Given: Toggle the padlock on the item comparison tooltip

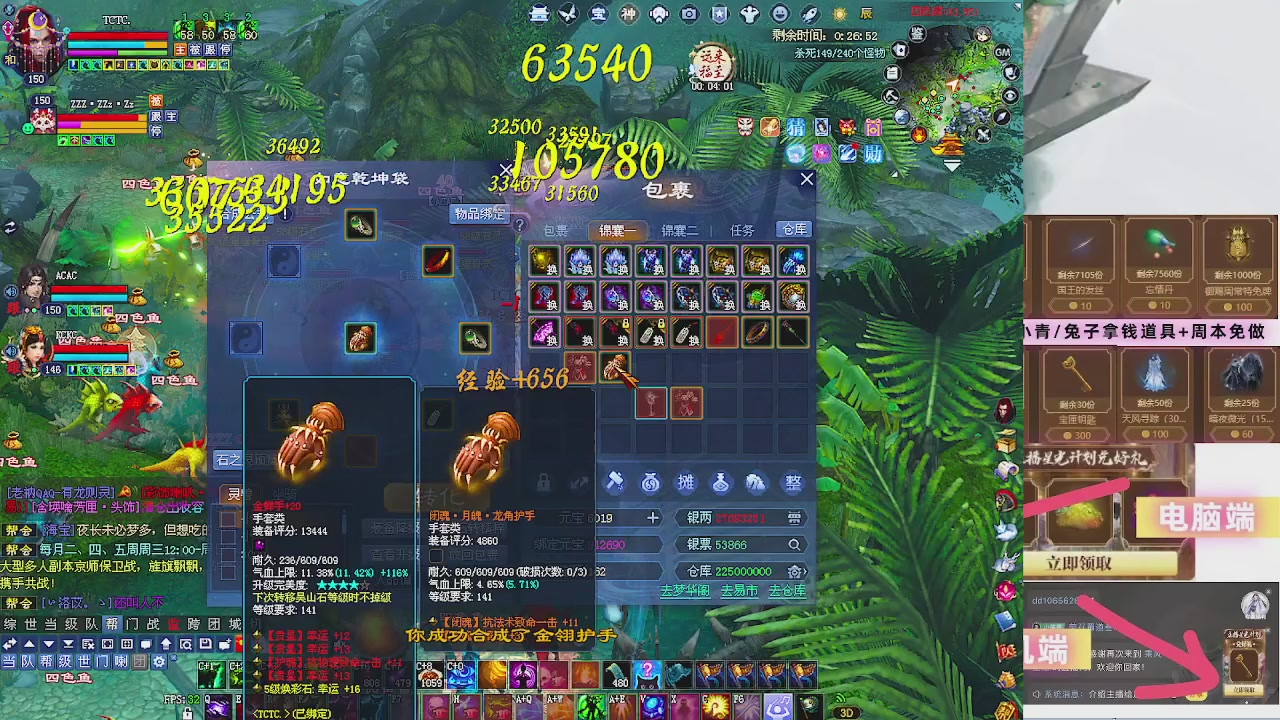Looking at the screenshot, I should click(x=544, y=481).
